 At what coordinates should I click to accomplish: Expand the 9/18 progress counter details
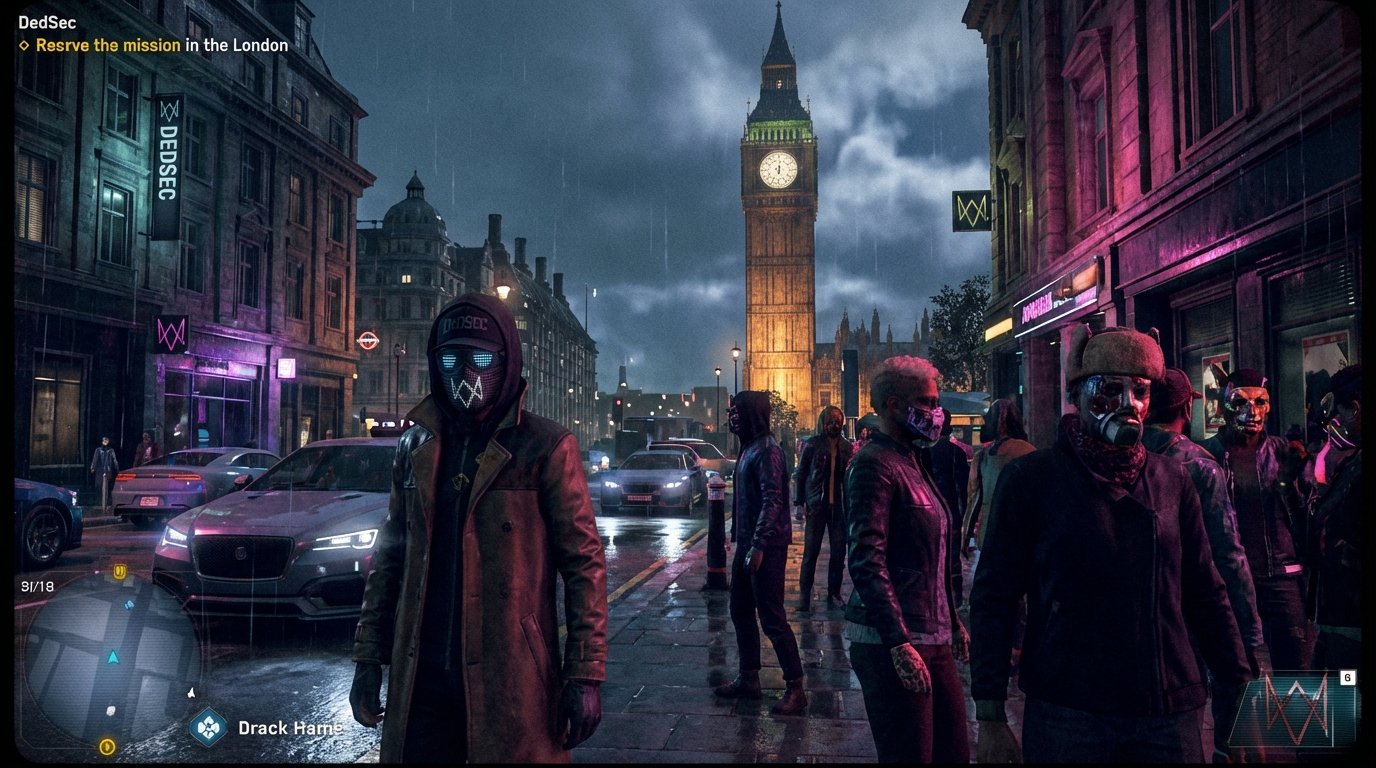[38, 587]
